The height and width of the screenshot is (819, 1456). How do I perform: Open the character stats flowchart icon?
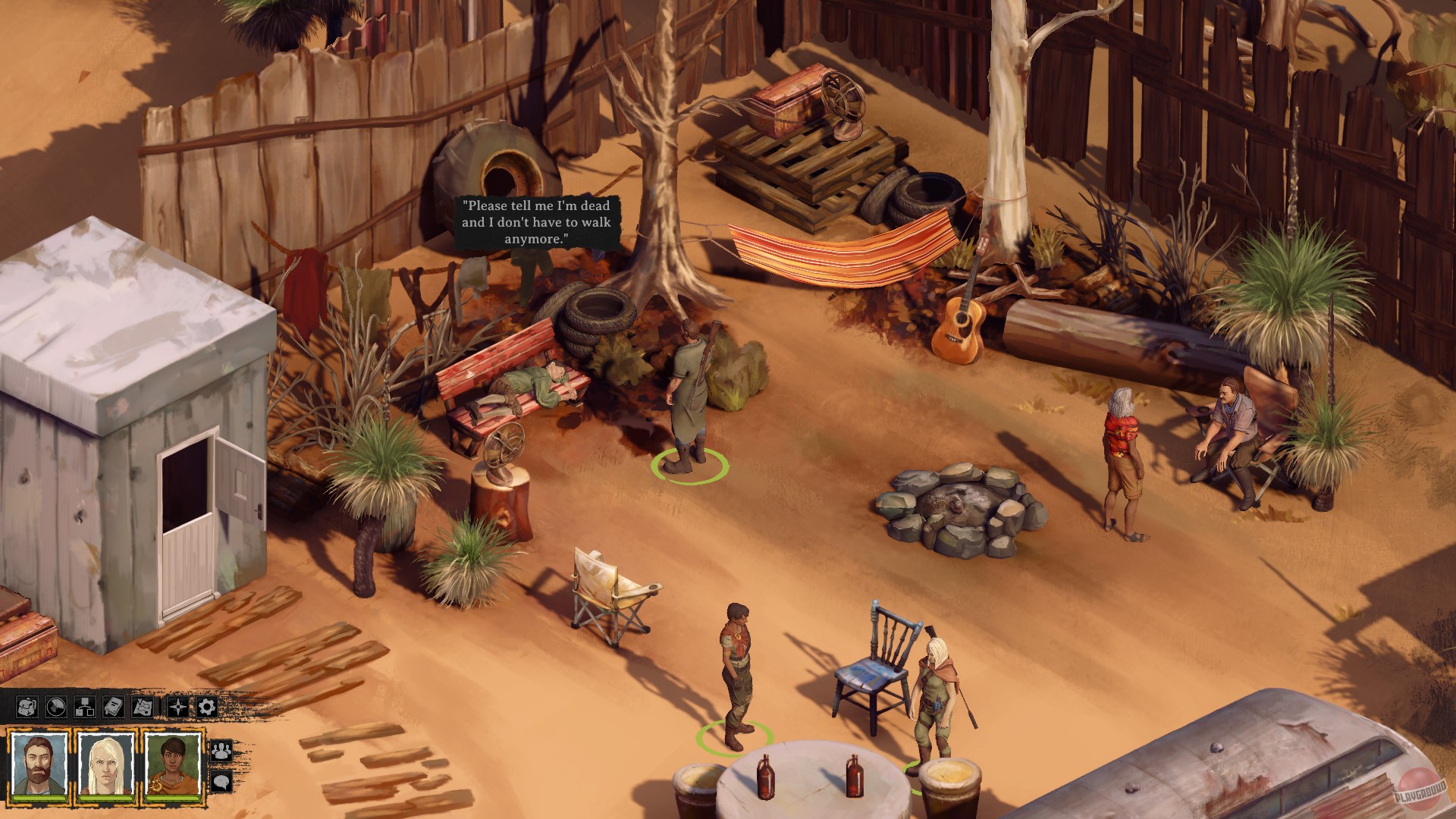(x=85, y=707)
